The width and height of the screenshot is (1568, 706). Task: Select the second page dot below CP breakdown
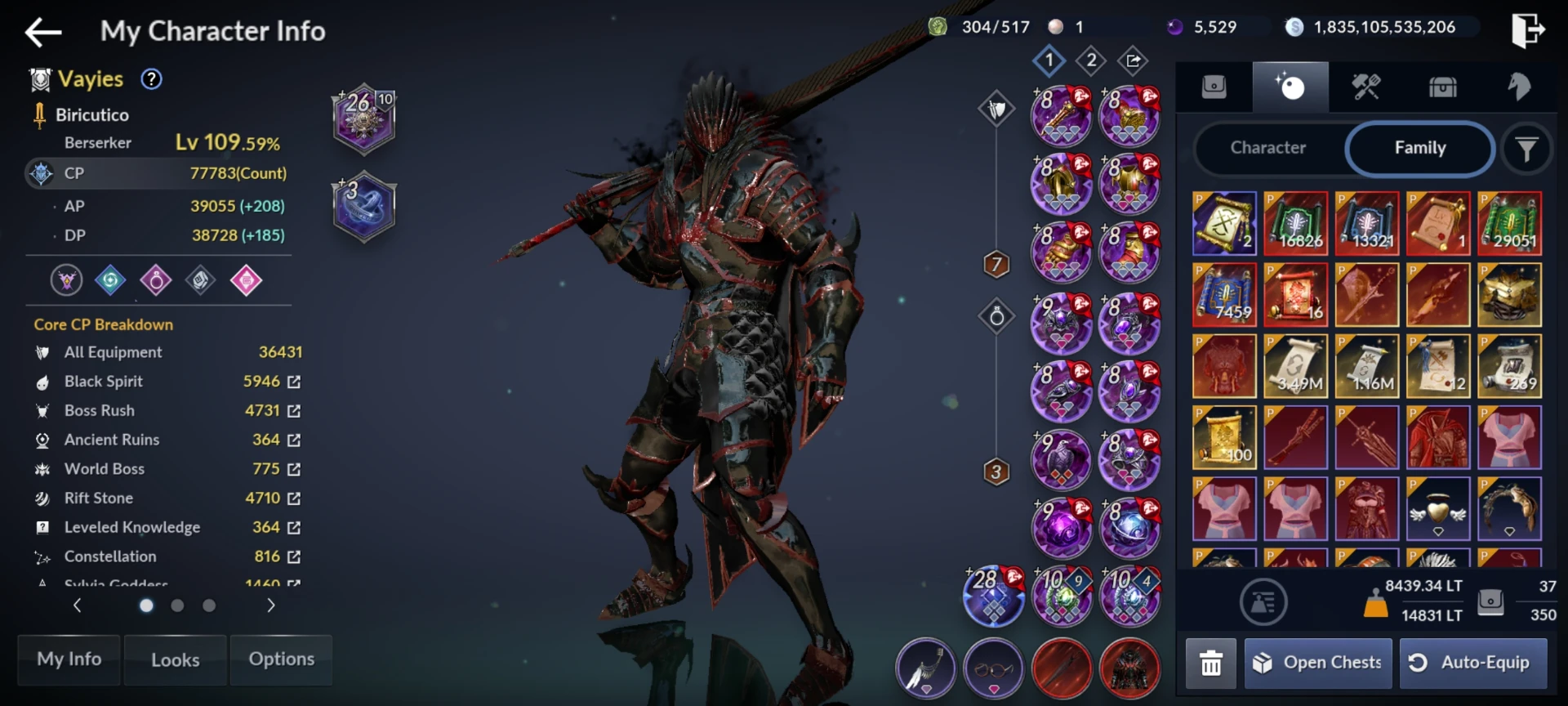coord(177,605)
